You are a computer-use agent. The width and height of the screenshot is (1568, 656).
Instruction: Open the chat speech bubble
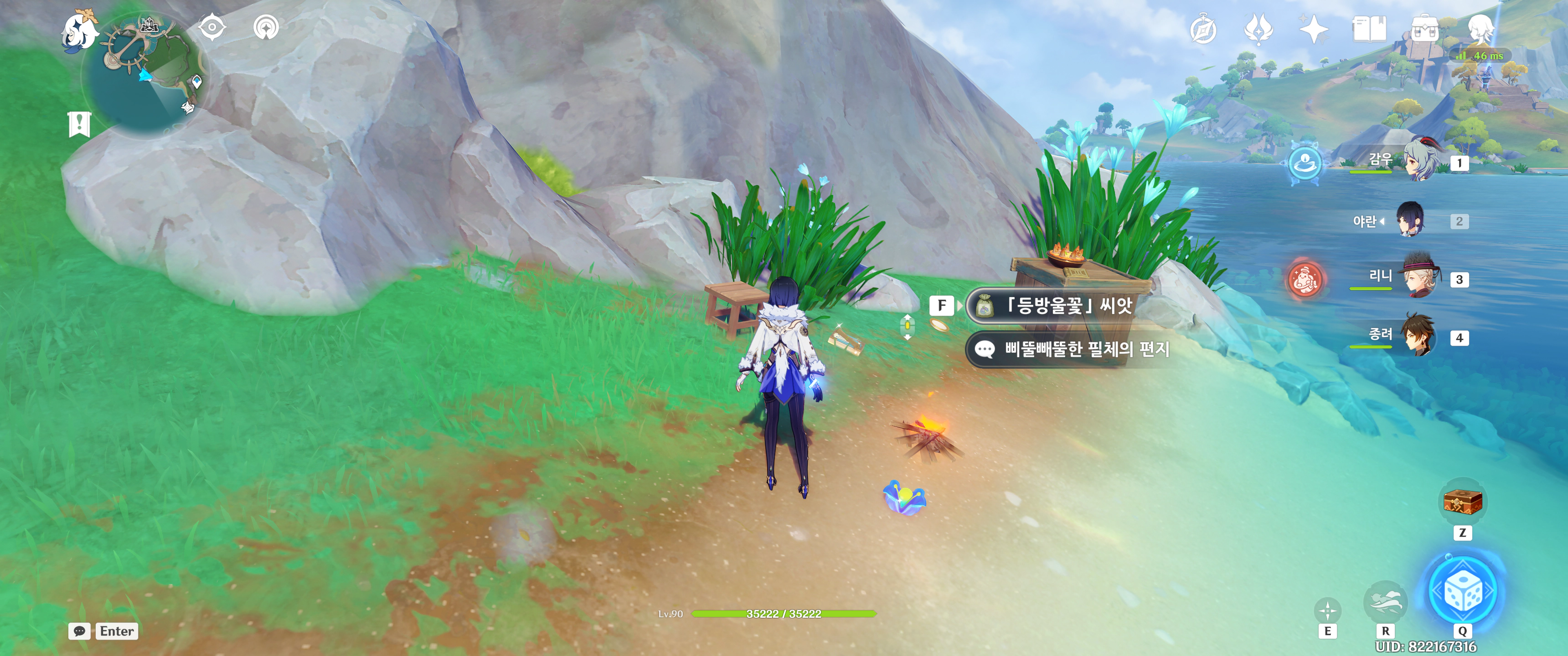pos(80,631)
